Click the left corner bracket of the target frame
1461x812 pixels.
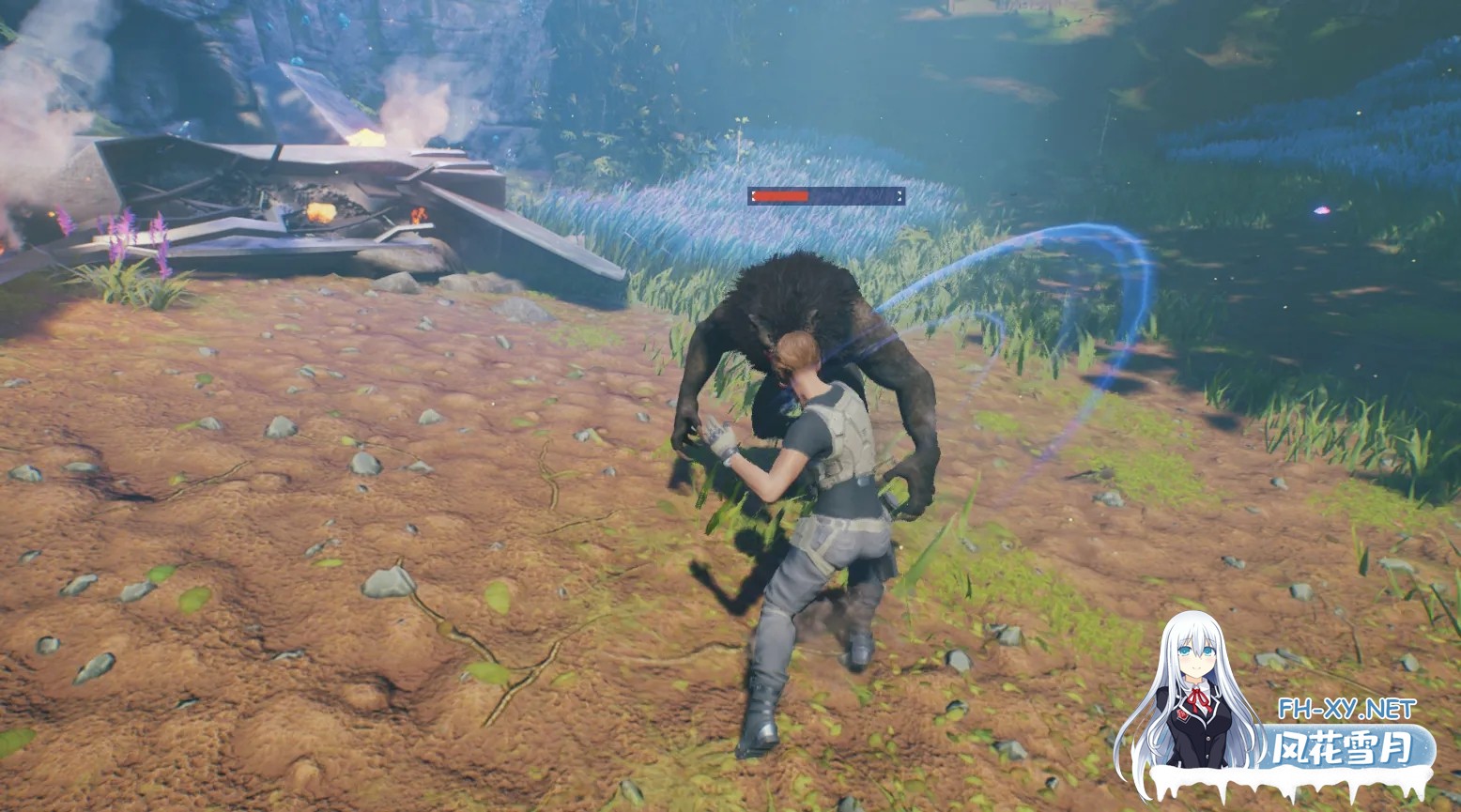(754, 196)
